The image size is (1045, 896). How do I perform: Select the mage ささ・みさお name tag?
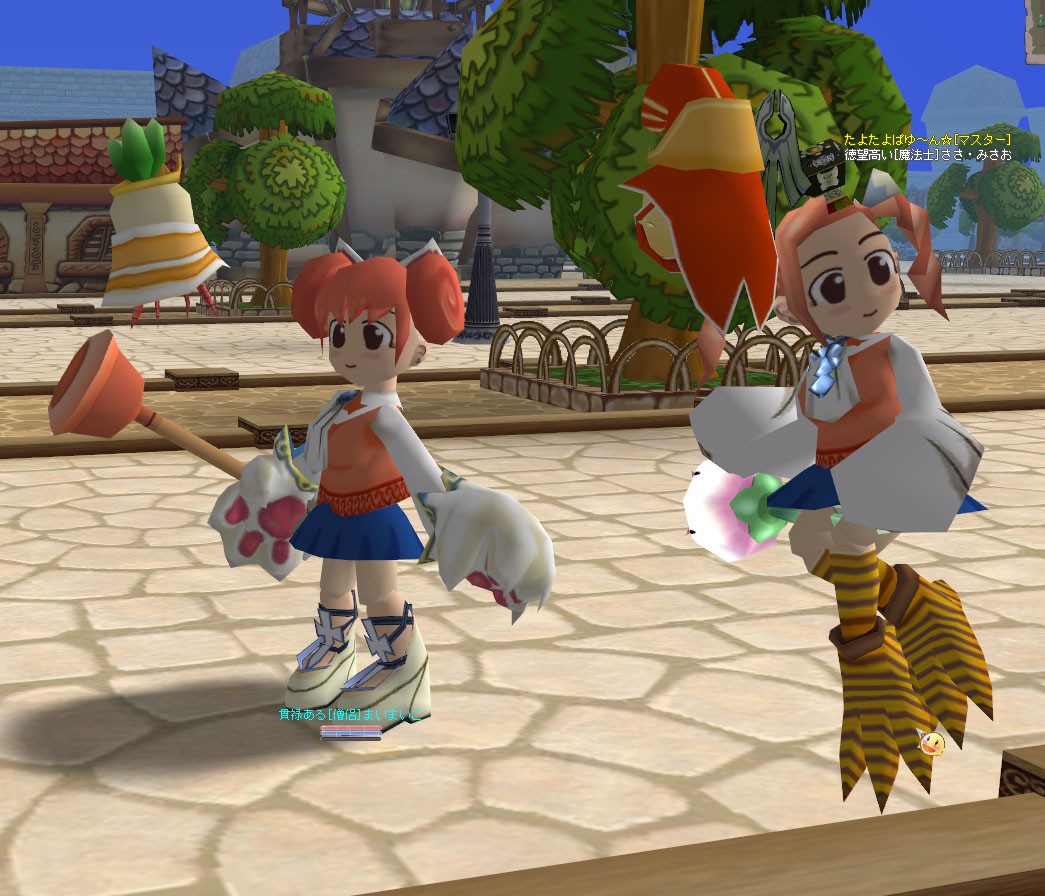click(x=927, y=155)
